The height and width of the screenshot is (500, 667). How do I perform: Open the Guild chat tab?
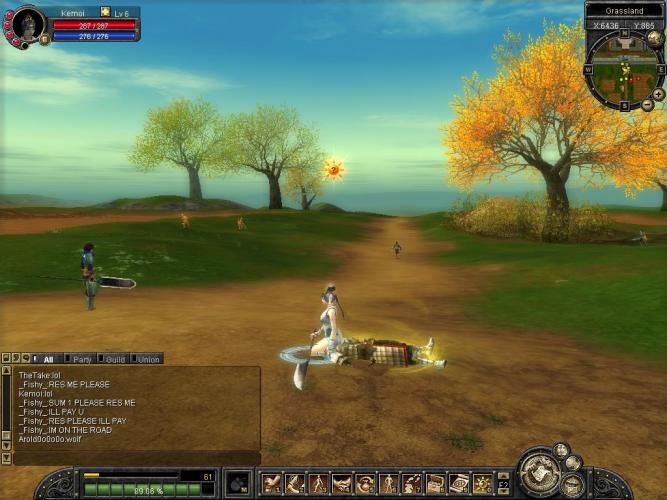pos(115,358)
